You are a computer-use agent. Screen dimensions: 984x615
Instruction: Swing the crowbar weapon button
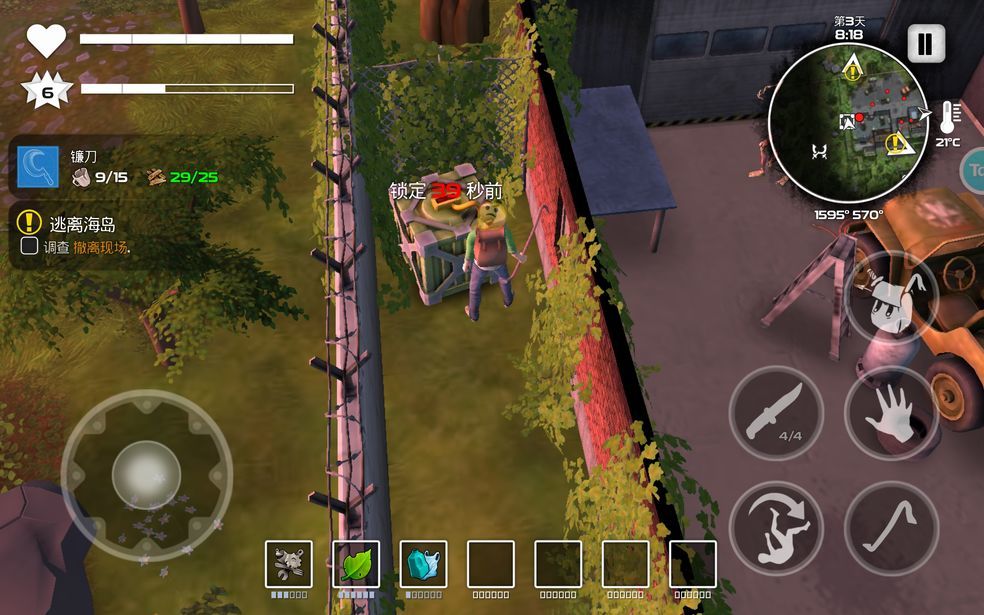coord(891,527)
